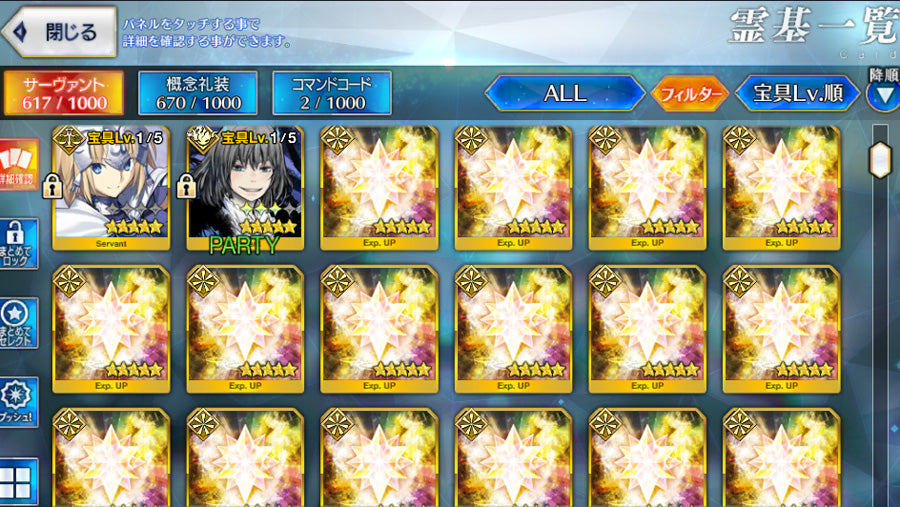Toggle the 降順 descending order arrow
The height and width of the screenshot is (507, 900).
[x=883, y=92]
